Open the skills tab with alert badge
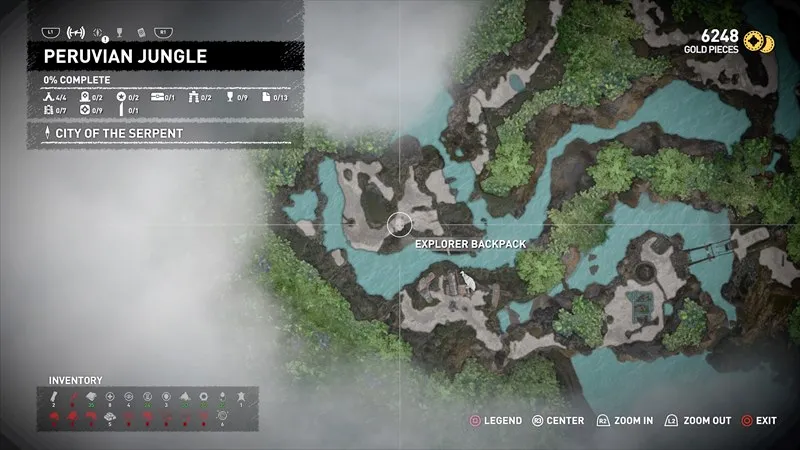 pyautogui.click(x=98, y=31)
